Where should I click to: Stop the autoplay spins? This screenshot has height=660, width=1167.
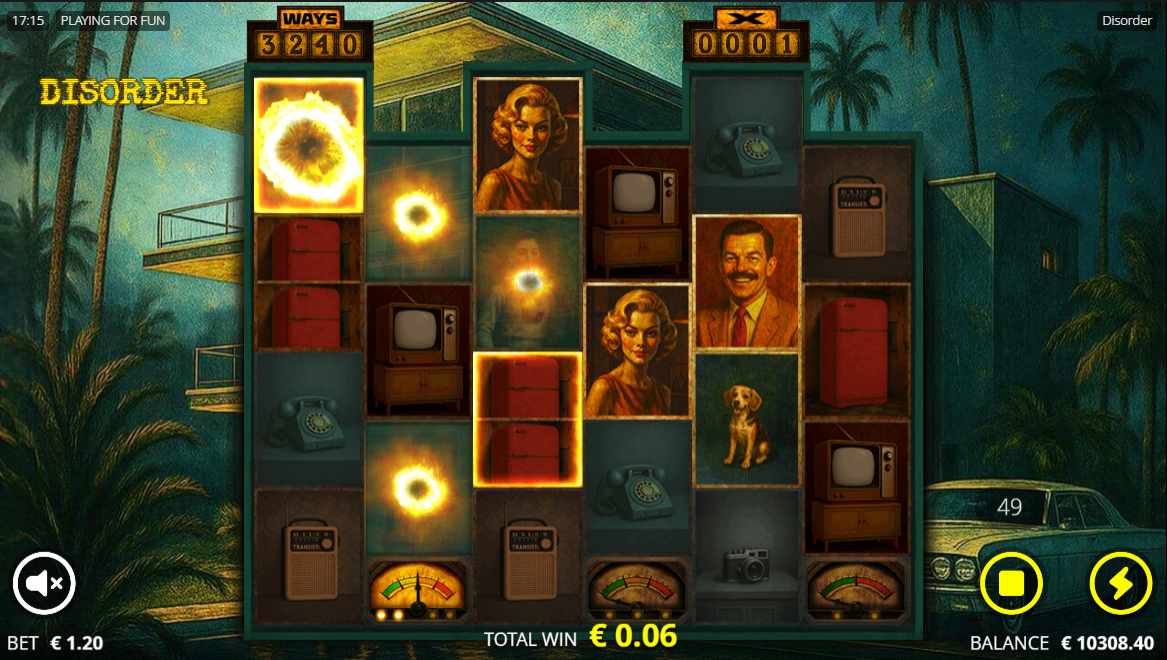pos(1011,582)
